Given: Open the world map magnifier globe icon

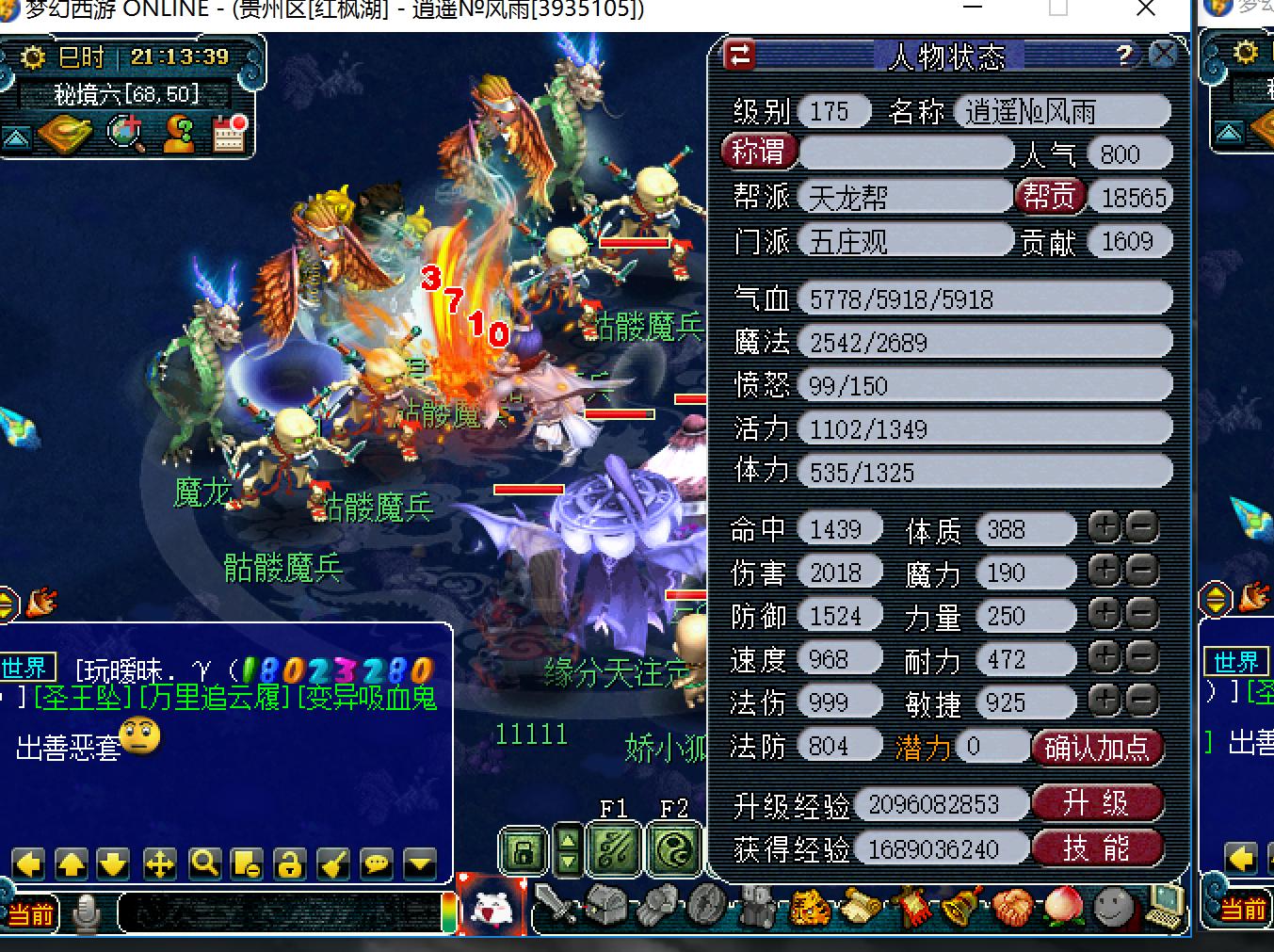Looking at the screenshot, I should 125,134.
